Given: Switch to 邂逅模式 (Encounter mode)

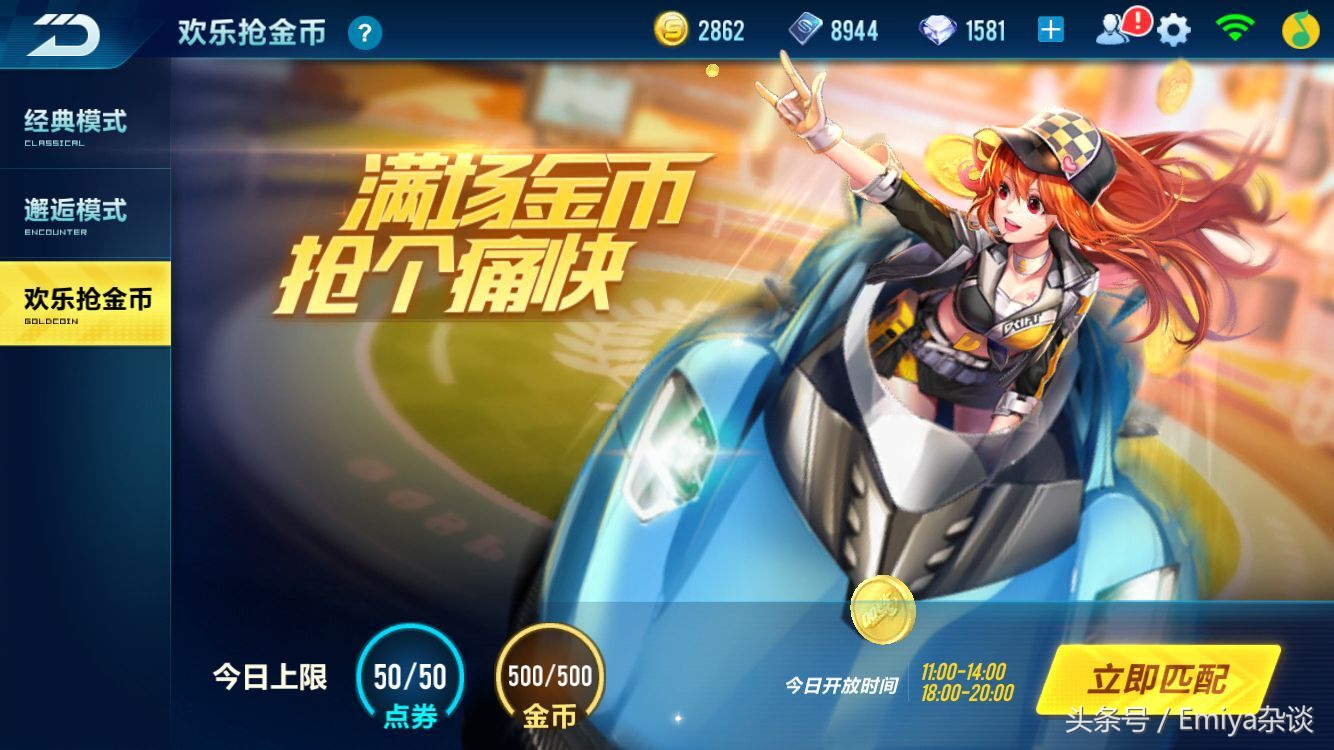Looking at the screenshot, I should coord(75,212).
